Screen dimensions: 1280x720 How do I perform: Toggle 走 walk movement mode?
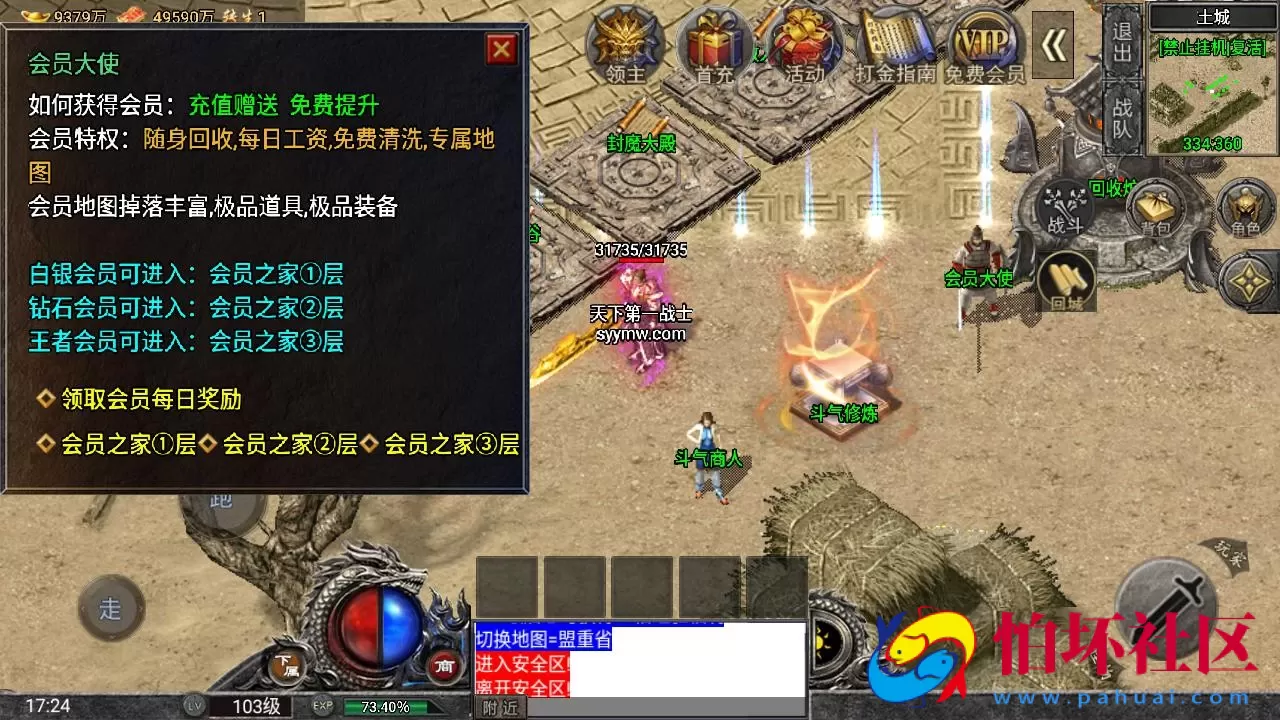(110, 607)
